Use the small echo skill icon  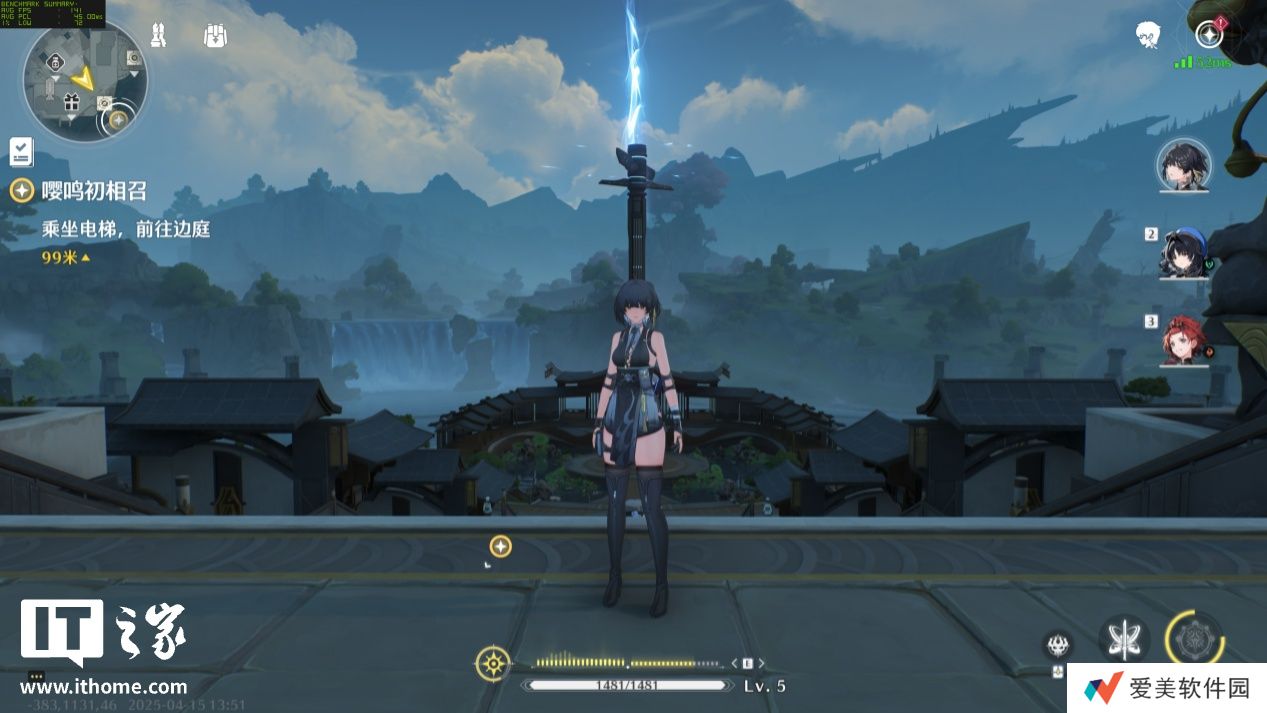tap(1057, 644)
